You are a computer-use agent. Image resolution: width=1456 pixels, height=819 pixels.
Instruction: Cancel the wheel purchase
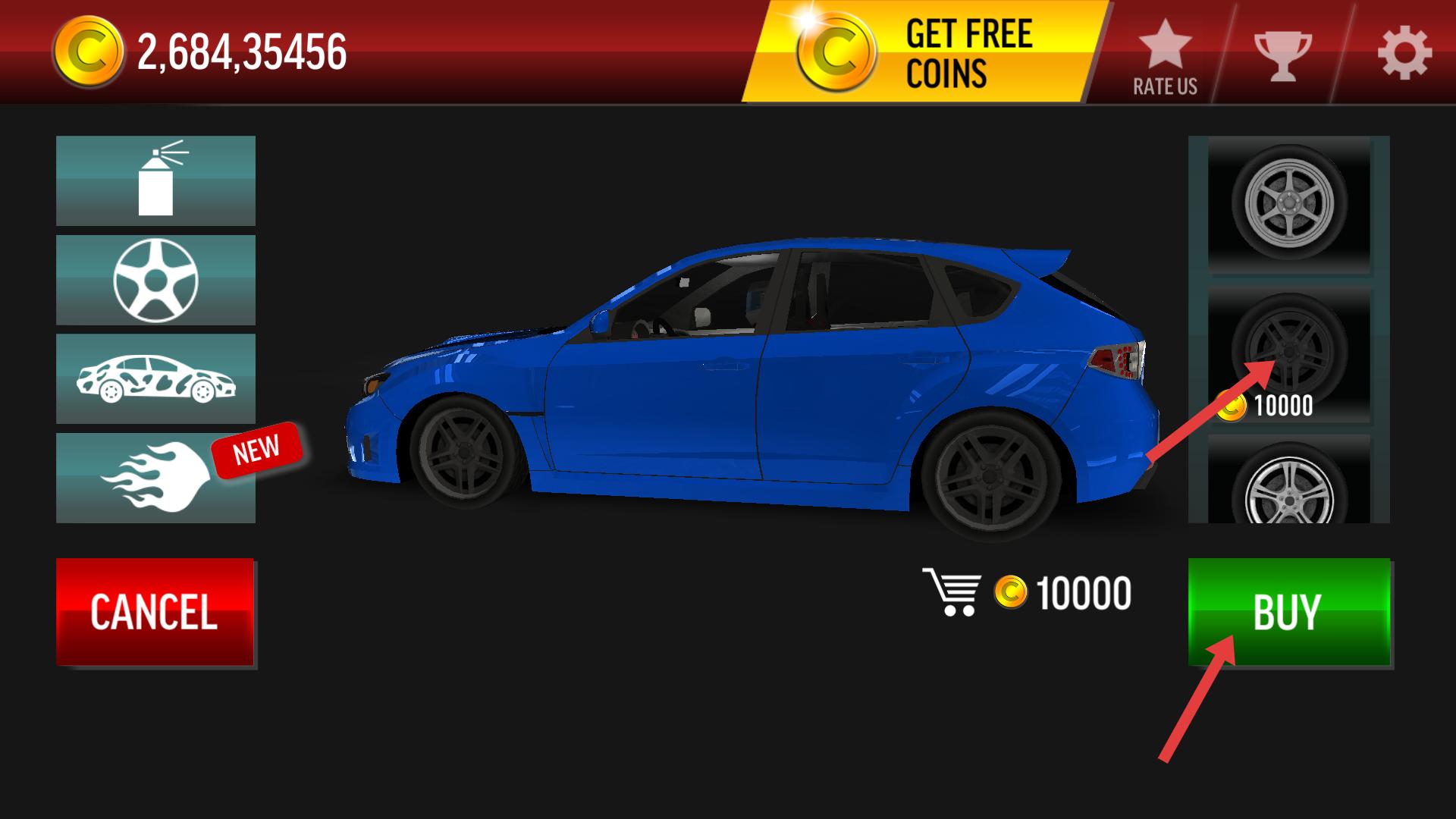155,612
